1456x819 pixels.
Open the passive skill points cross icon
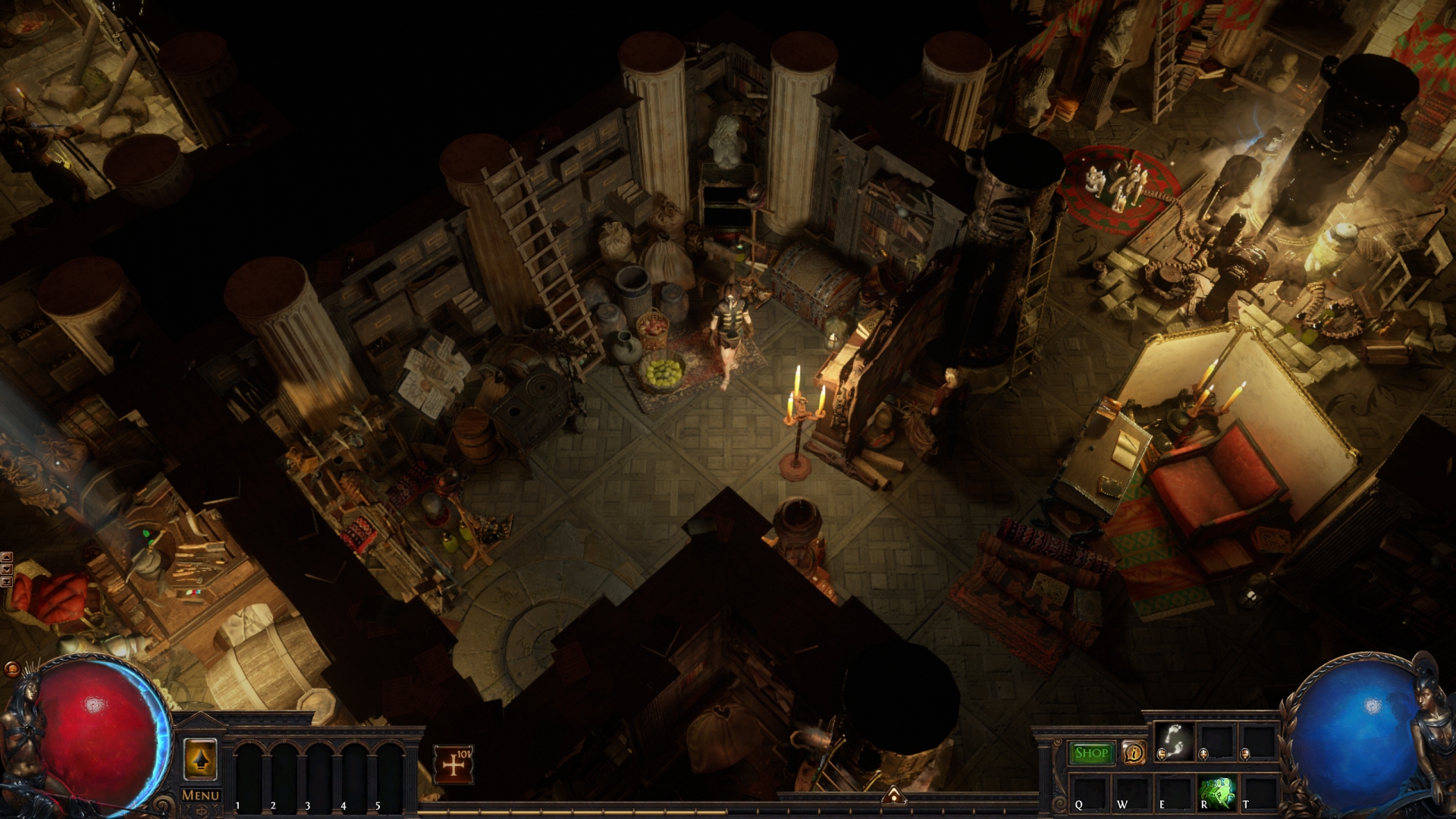(453, 764)
